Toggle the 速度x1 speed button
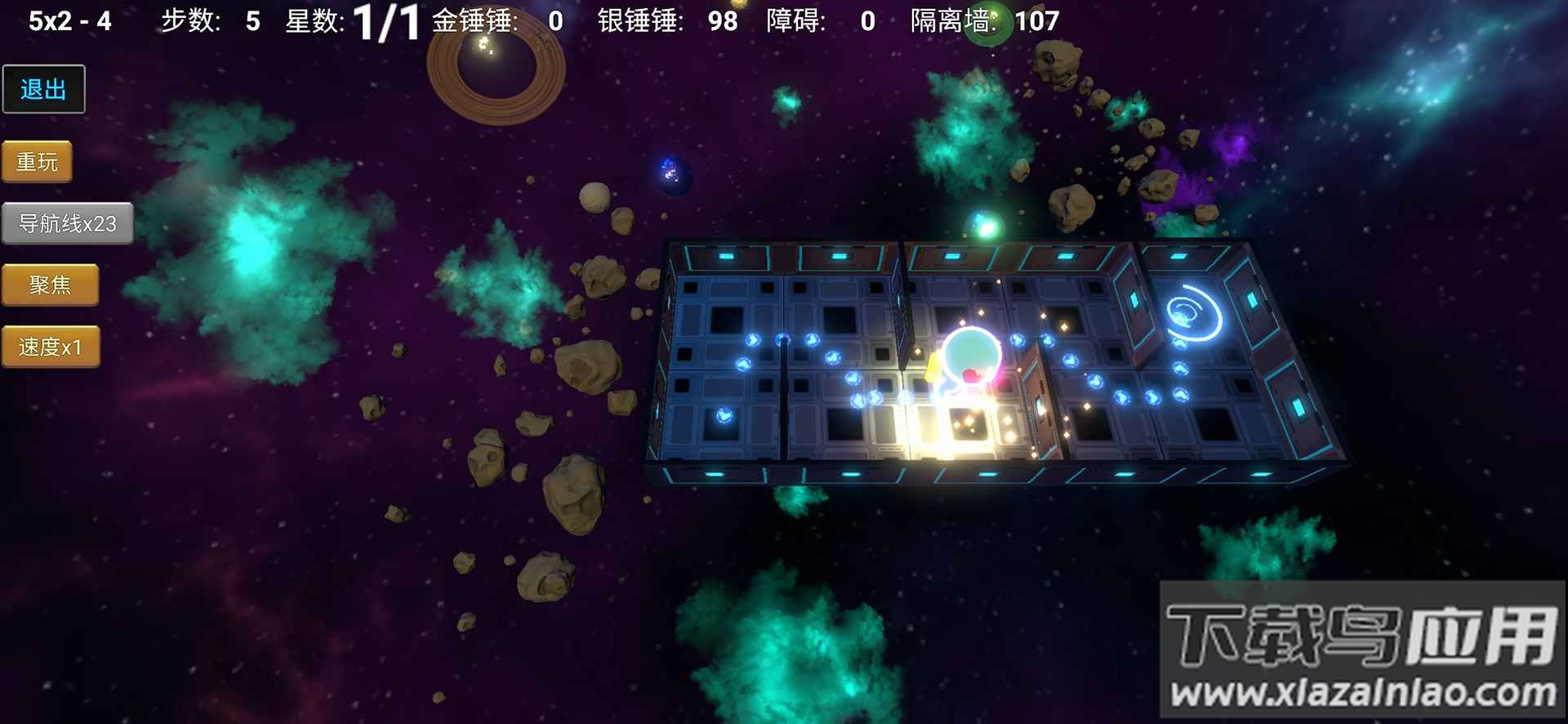Viewport: 1568px width, 724px height. point(51,347)
